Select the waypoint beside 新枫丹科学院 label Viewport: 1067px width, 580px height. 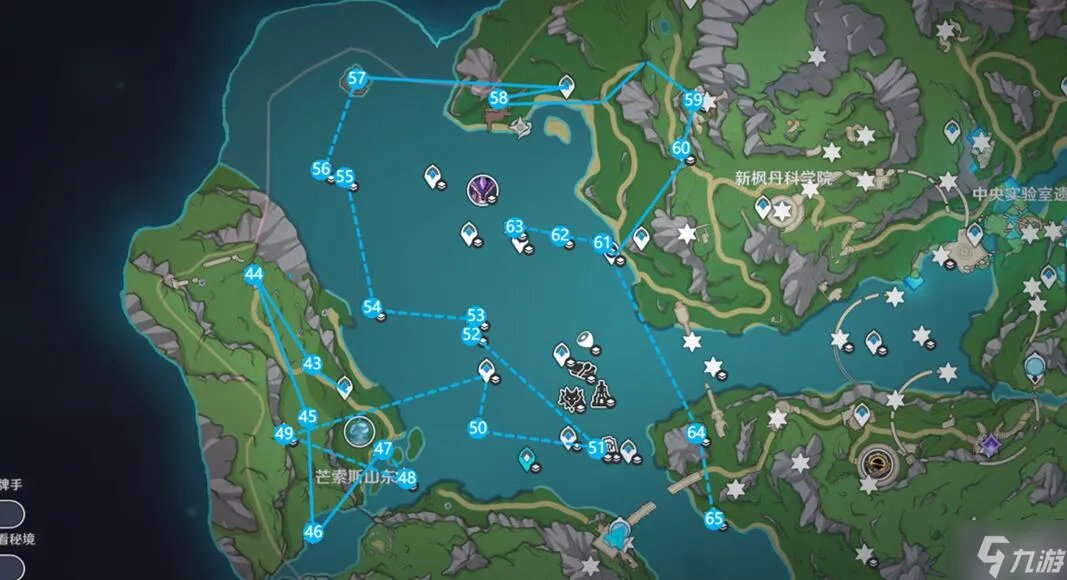point(763,206)
